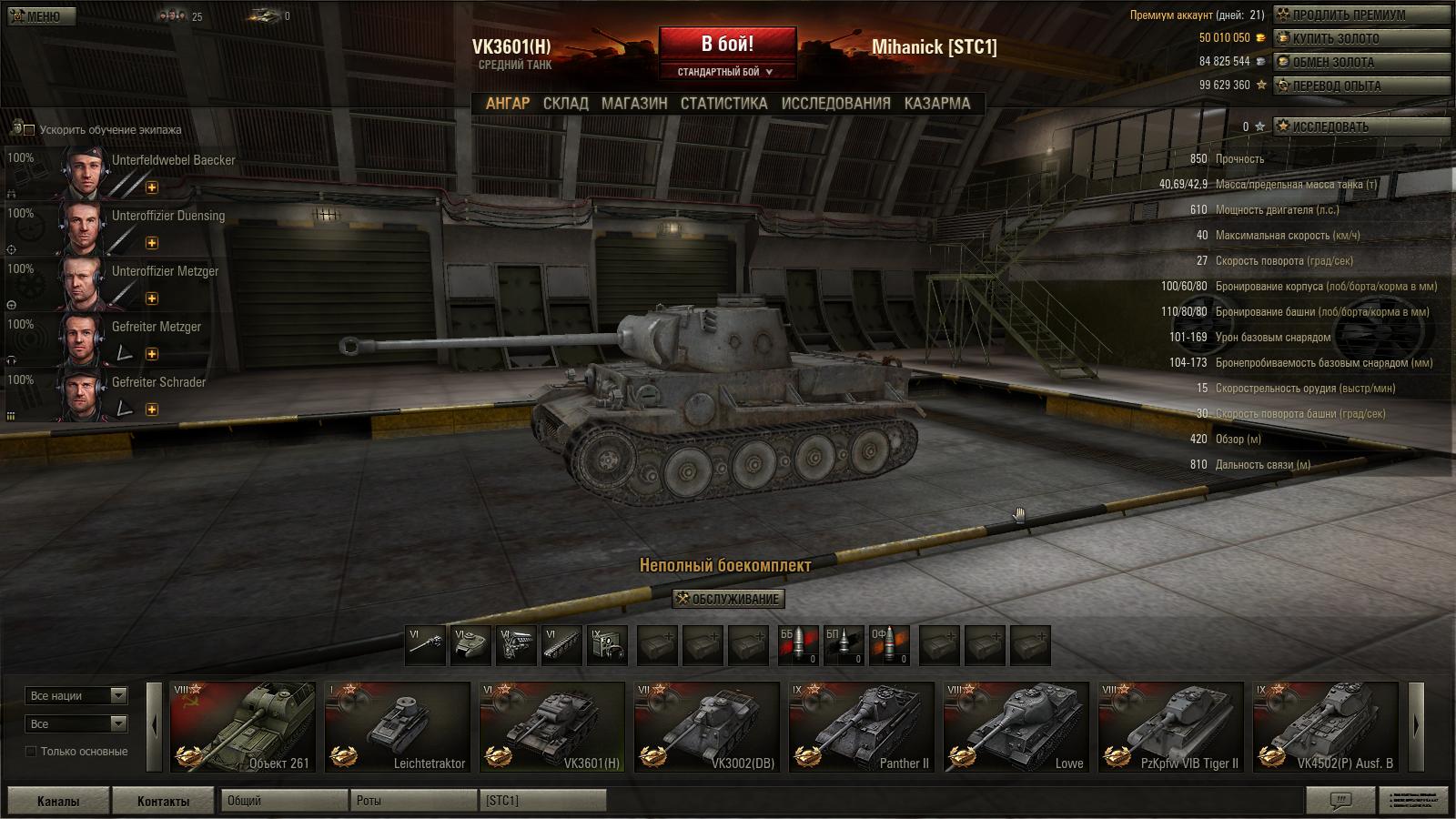This screenshot has width=1456, height=819.
Task: Select the Lowe tank in the carousel
Action: 1016,726
